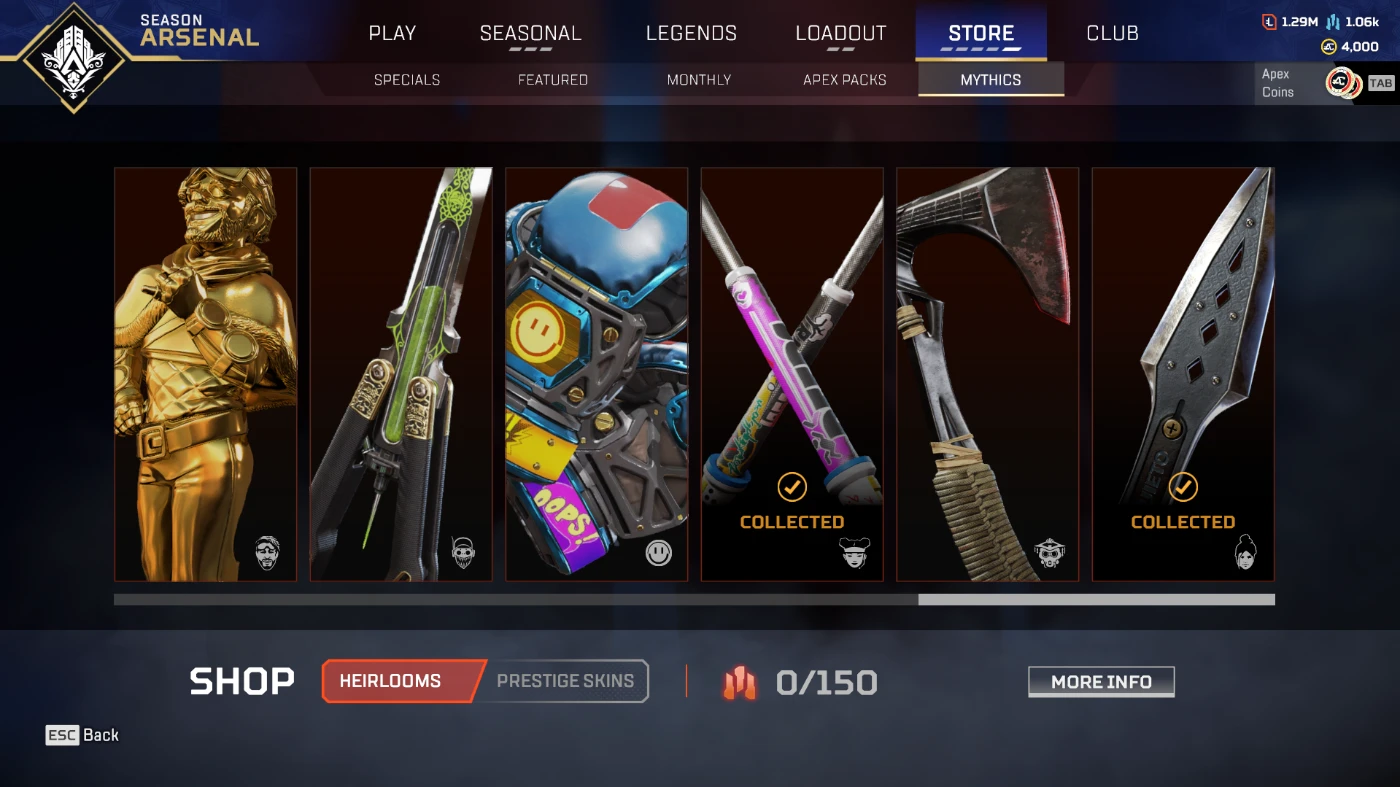Open the Play menu section
The height and width of the screenshot is (787, 1400).
coord(392,32)
